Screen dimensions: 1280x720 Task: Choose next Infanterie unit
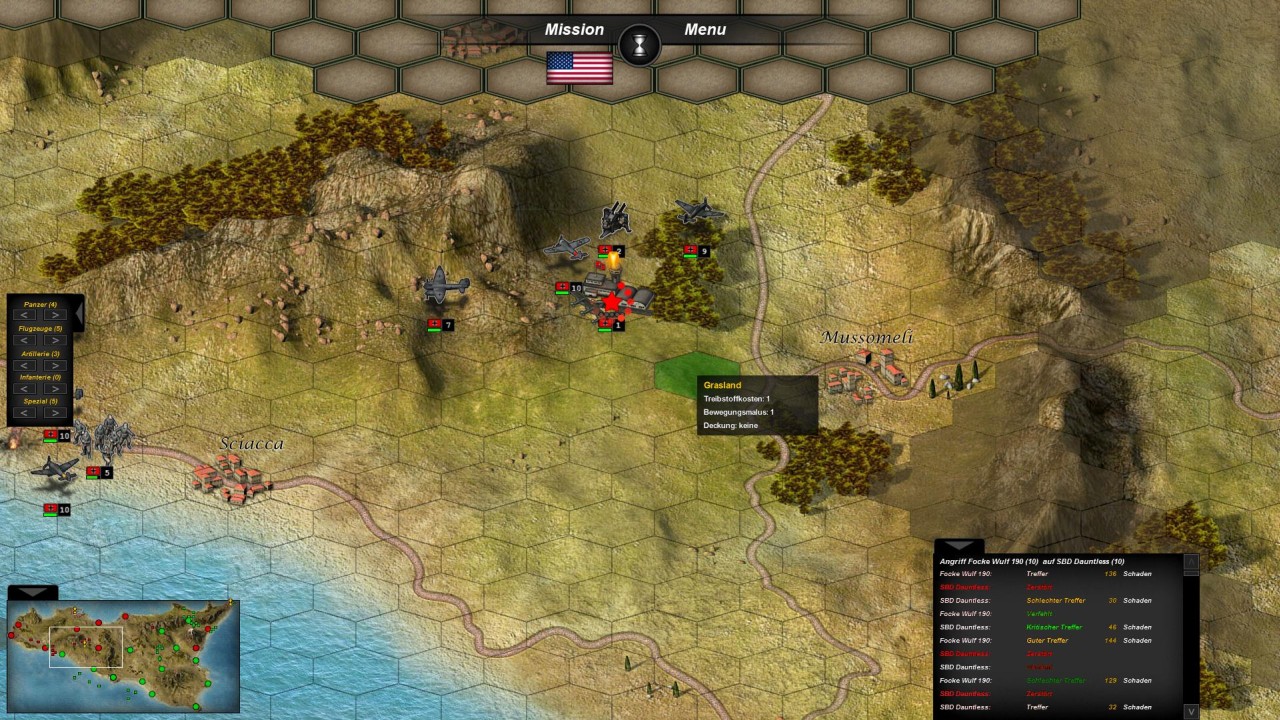(55, 389)
